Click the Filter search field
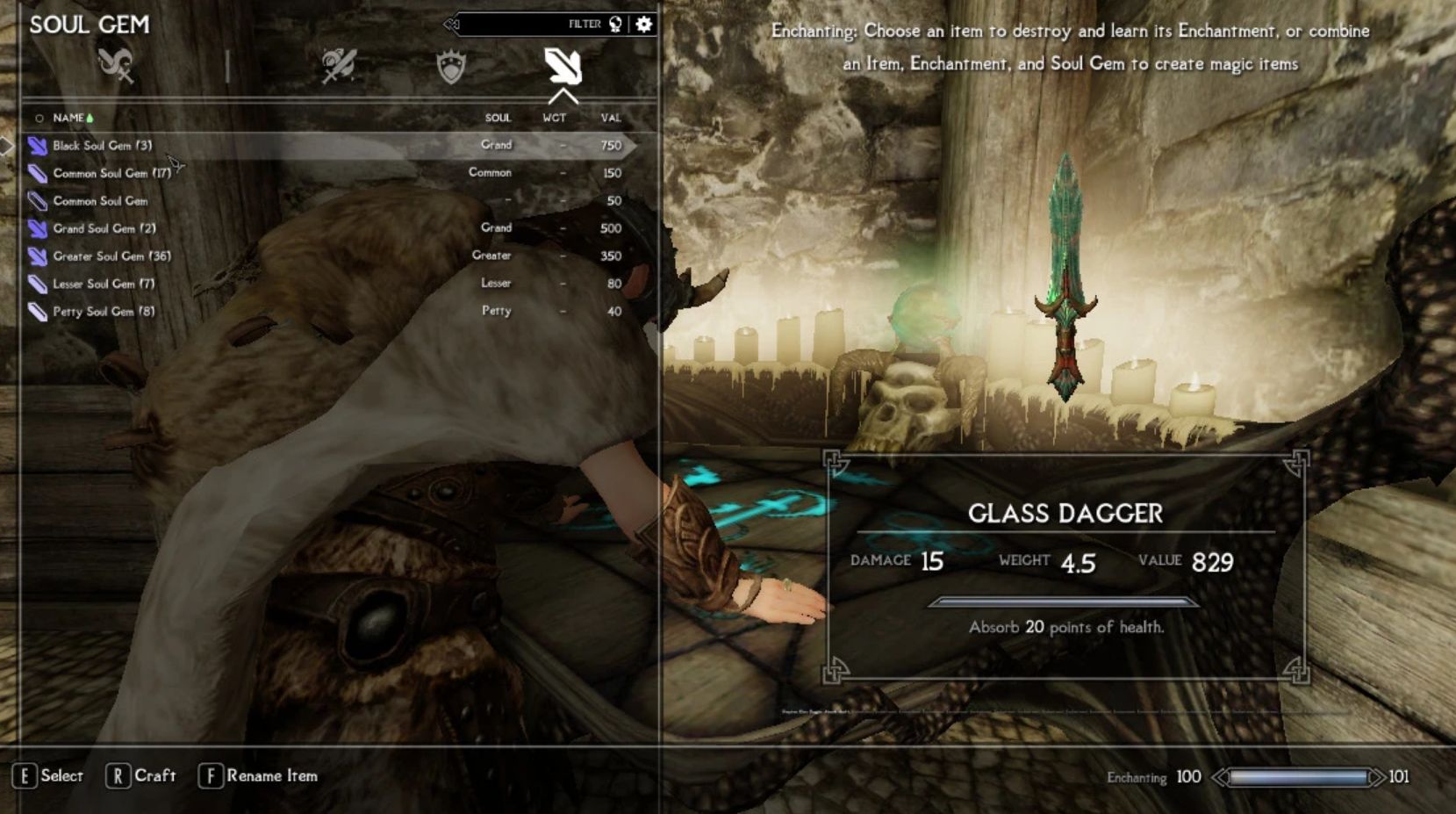 [x=527, y=25]
